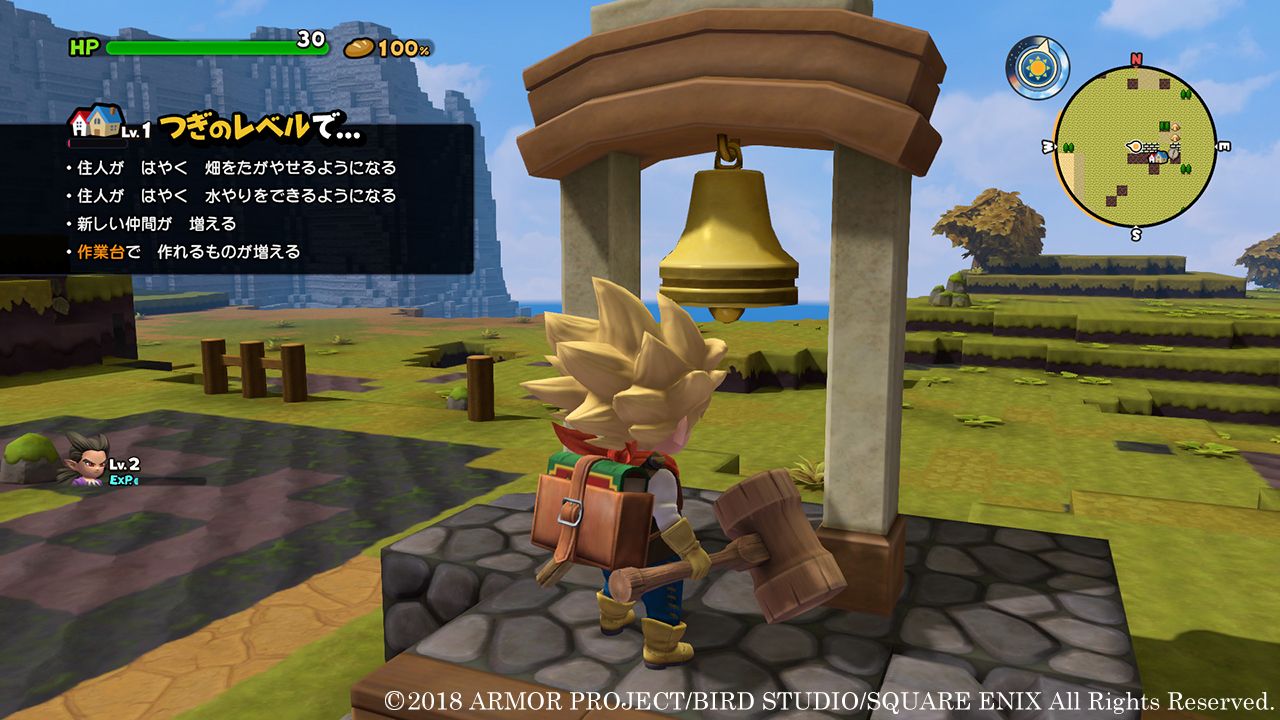Click the sun time-of-day compass icon
This screenshot has height=720, width=1280.
1037,68
